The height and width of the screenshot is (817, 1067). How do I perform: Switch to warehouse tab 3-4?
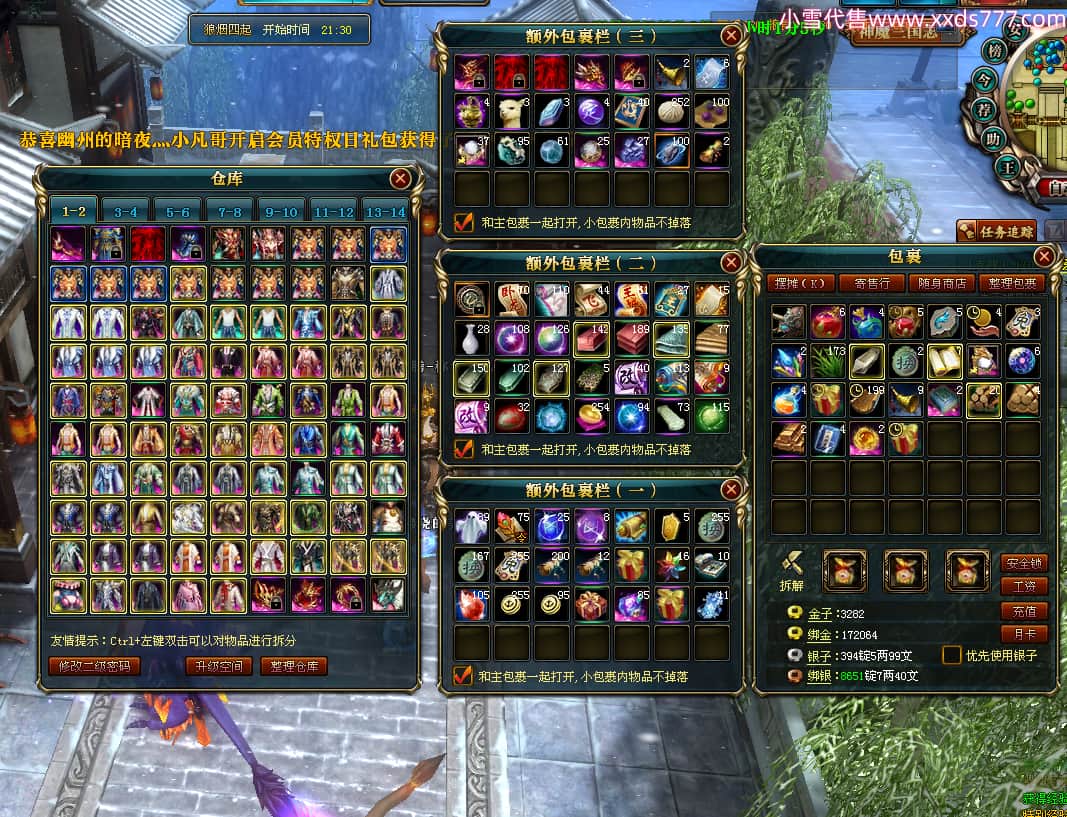click(126, 212)
